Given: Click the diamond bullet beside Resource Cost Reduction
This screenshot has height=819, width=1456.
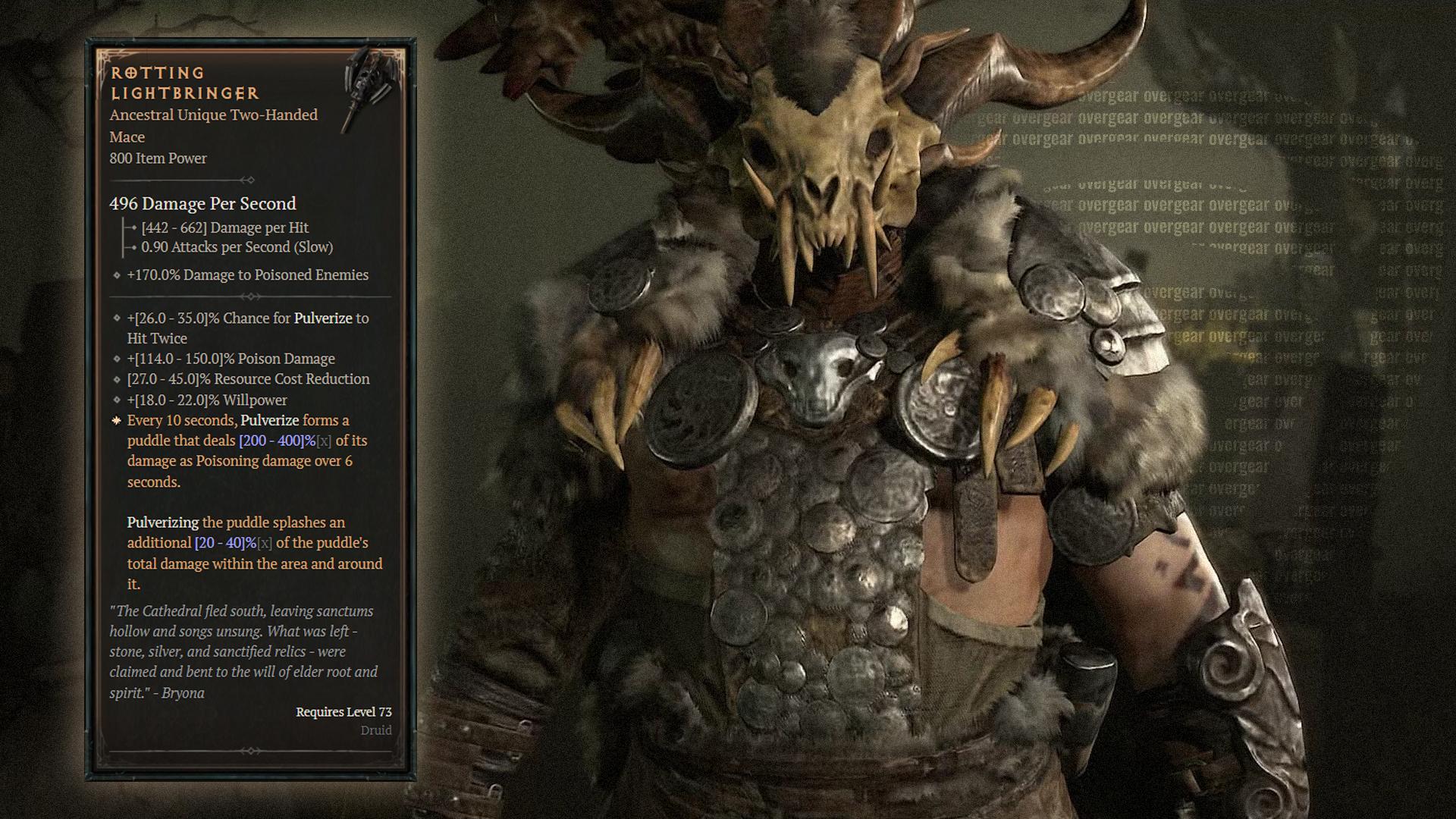Looking at the screenshot, I should coord(115,379).
